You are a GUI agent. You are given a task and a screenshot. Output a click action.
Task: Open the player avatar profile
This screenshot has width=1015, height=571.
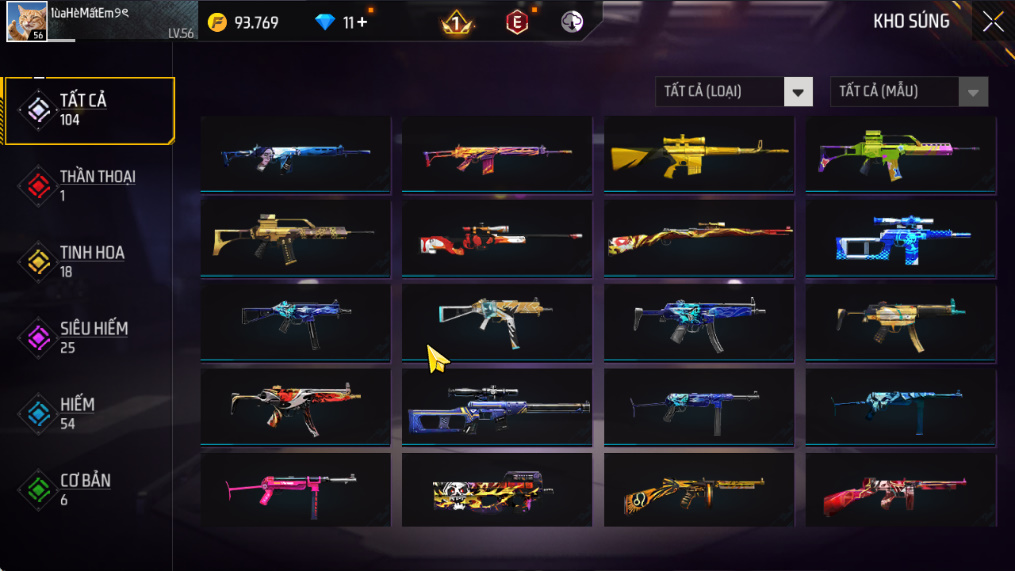pos(26,21)
